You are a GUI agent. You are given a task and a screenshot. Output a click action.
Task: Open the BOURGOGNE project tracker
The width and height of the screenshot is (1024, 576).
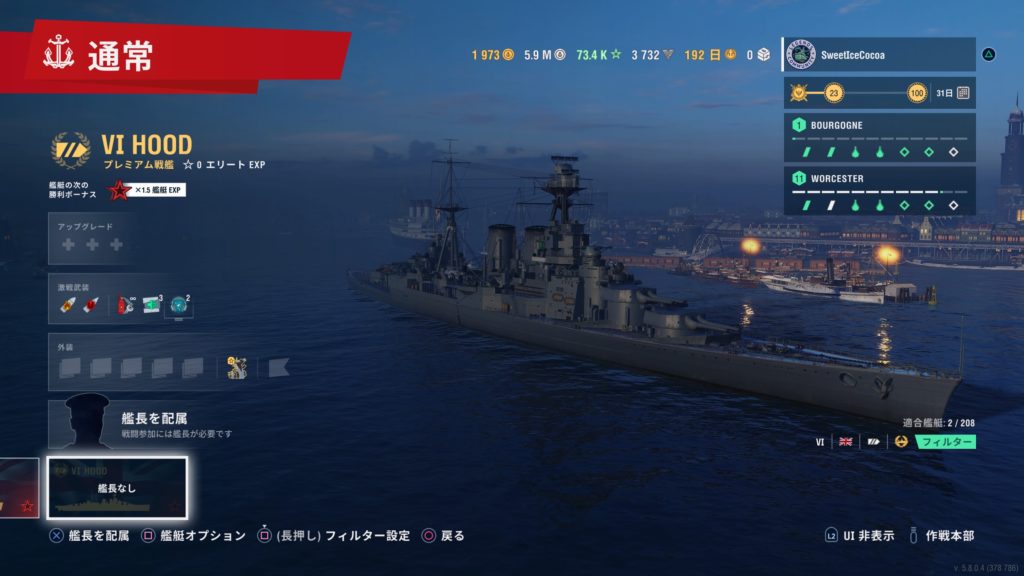tap(878, 138)
